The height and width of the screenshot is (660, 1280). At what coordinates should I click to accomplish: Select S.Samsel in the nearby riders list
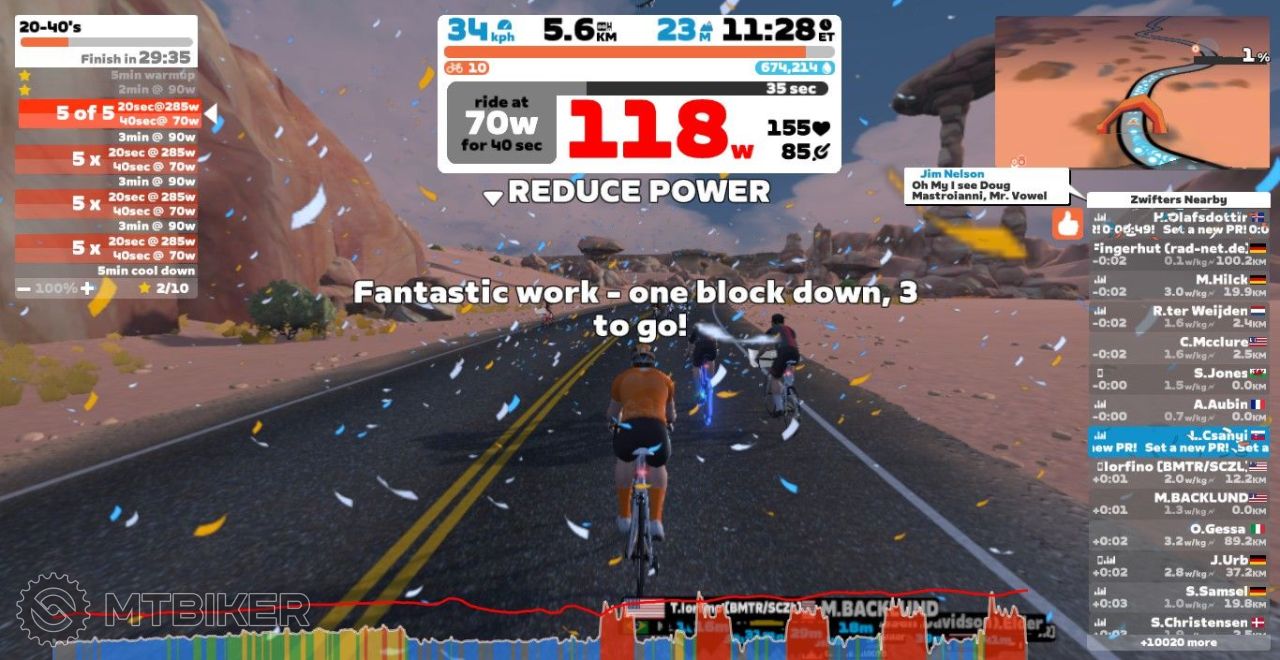(1178, 597)
